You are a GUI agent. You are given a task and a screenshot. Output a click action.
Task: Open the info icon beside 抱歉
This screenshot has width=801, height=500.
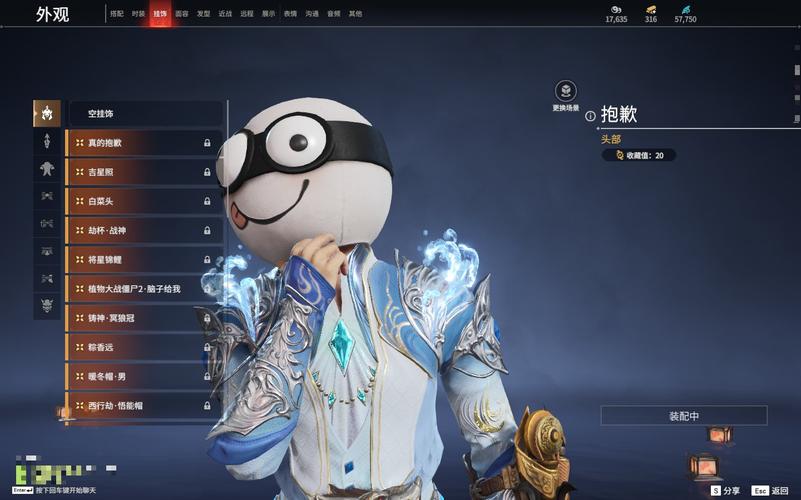[590, 116]
